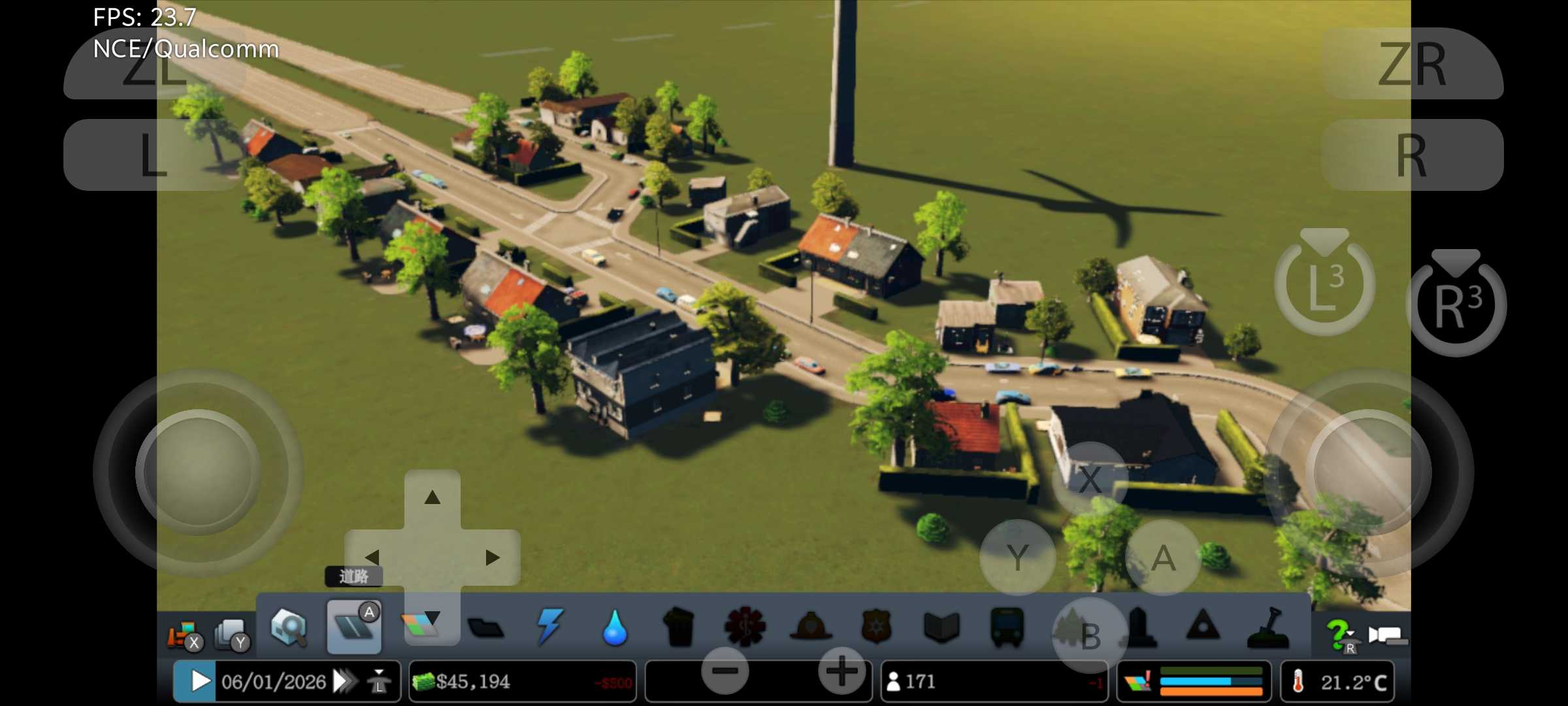Tap the emulator's ZR shoulder button
The width and height of the screenshot is (1568, 706).
click(x=1413, y=64)
